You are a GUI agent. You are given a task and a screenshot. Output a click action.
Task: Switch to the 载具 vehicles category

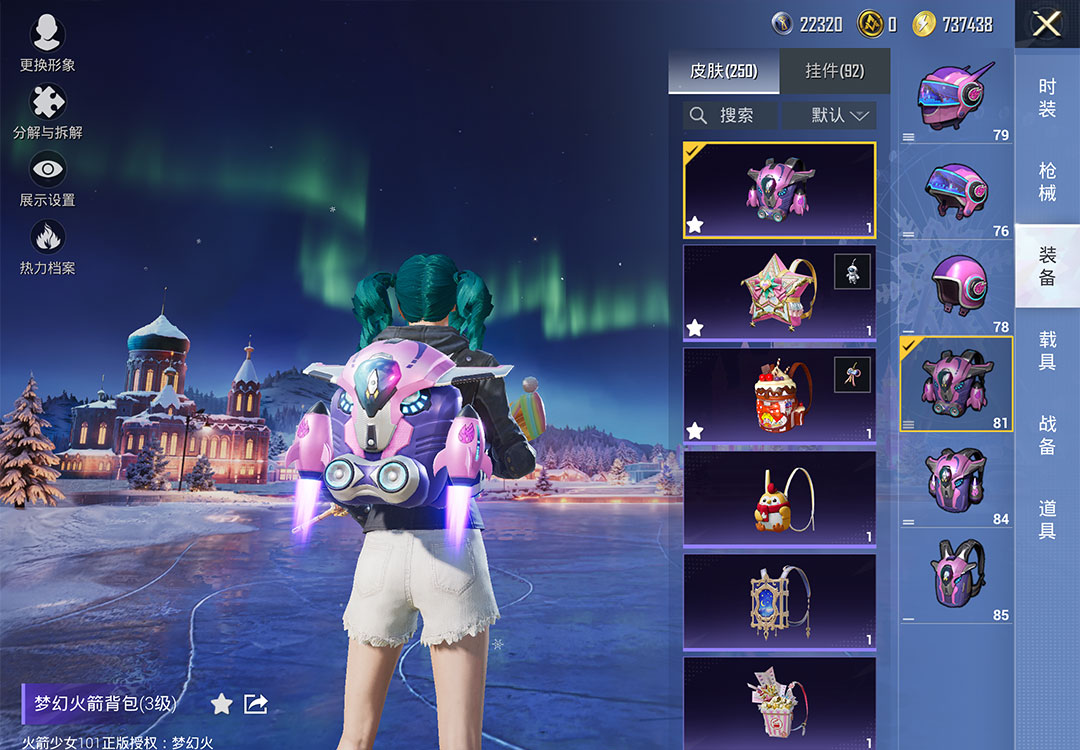pyautogui.click(x=1047, y=350)
